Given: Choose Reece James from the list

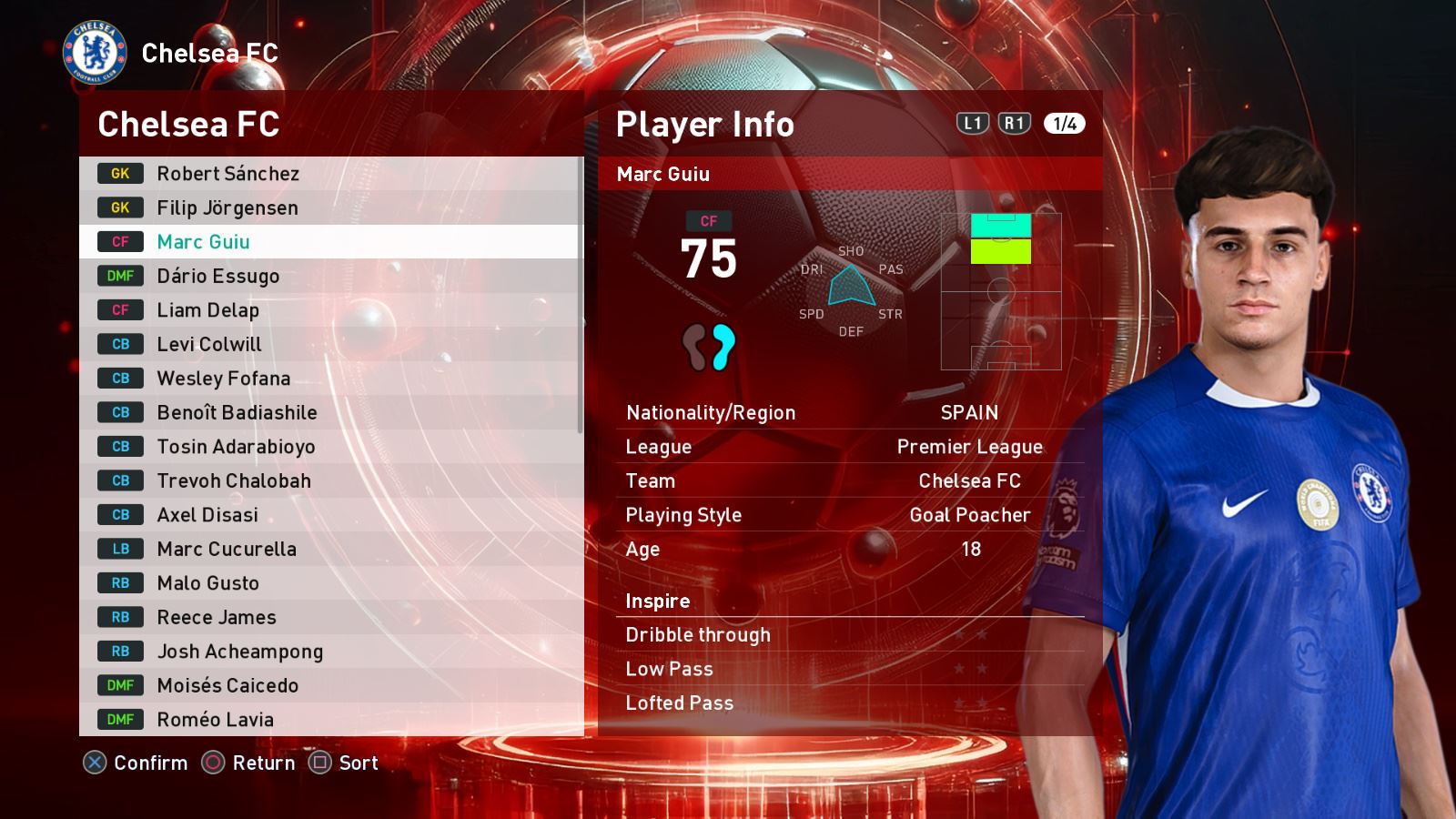Looking at the screenshot, I should 328,617.
